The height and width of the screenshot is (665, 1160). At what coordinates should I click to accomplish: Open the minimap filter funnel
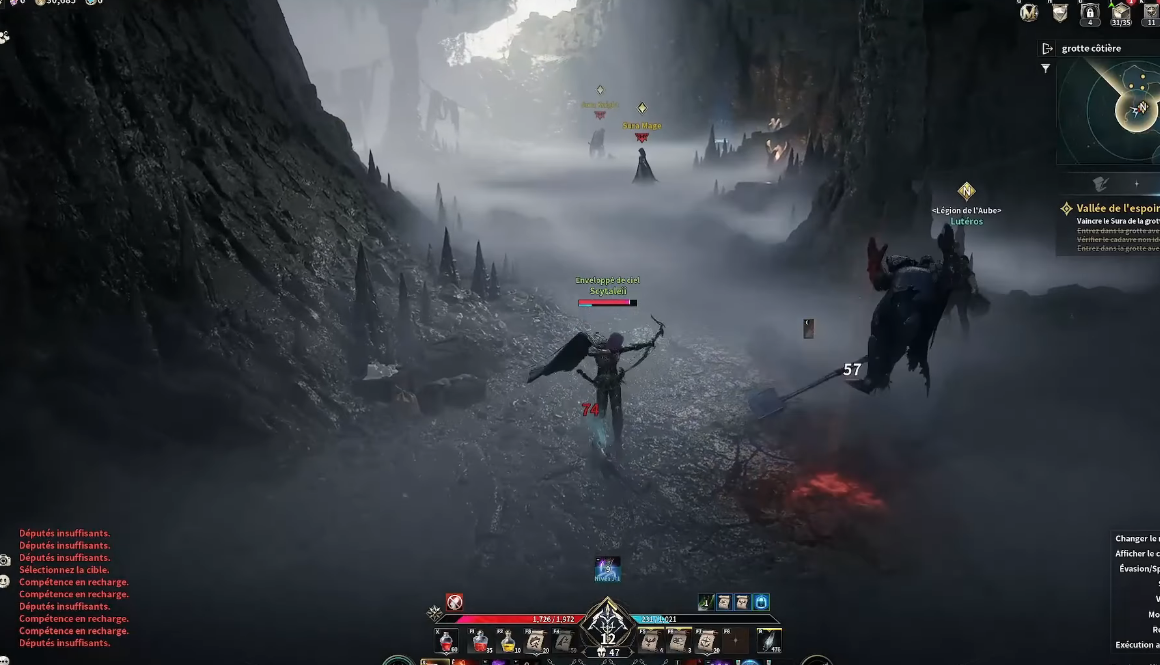[x=1046, y=69]
